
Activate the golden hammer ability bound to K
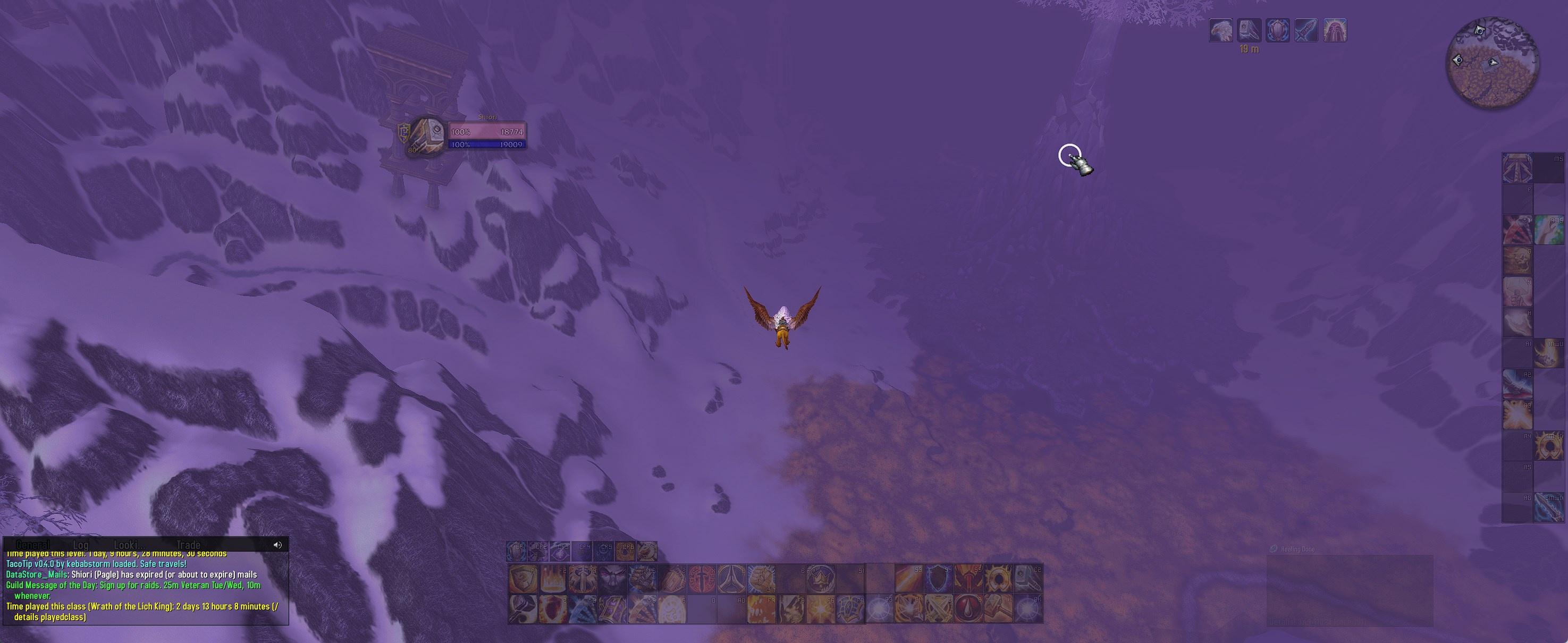coord(998,609)
